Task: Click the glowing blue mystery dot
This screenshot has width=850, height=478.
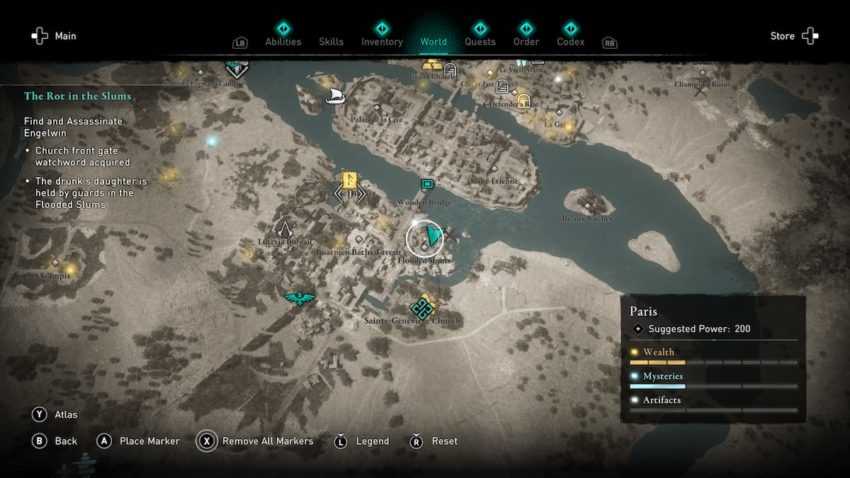Action: coord(211,142)
